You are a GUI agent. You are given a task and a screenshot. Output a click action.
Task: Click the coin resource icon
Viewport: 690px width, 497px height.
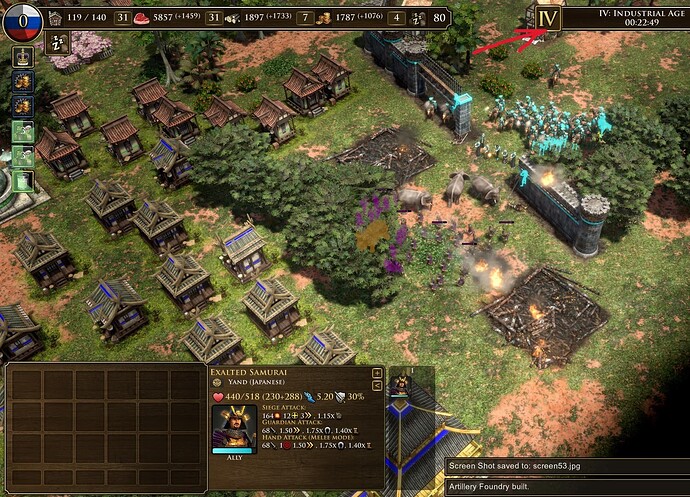[x=325, y=18]
